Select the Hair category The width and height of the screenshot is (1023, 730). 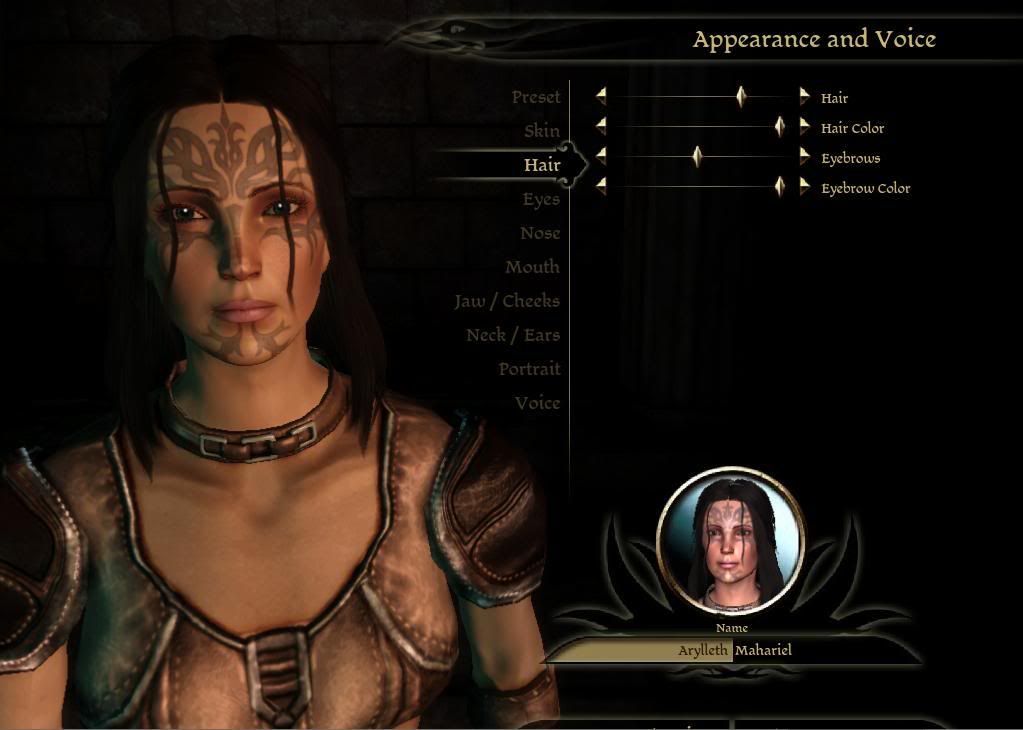point(542,165)
